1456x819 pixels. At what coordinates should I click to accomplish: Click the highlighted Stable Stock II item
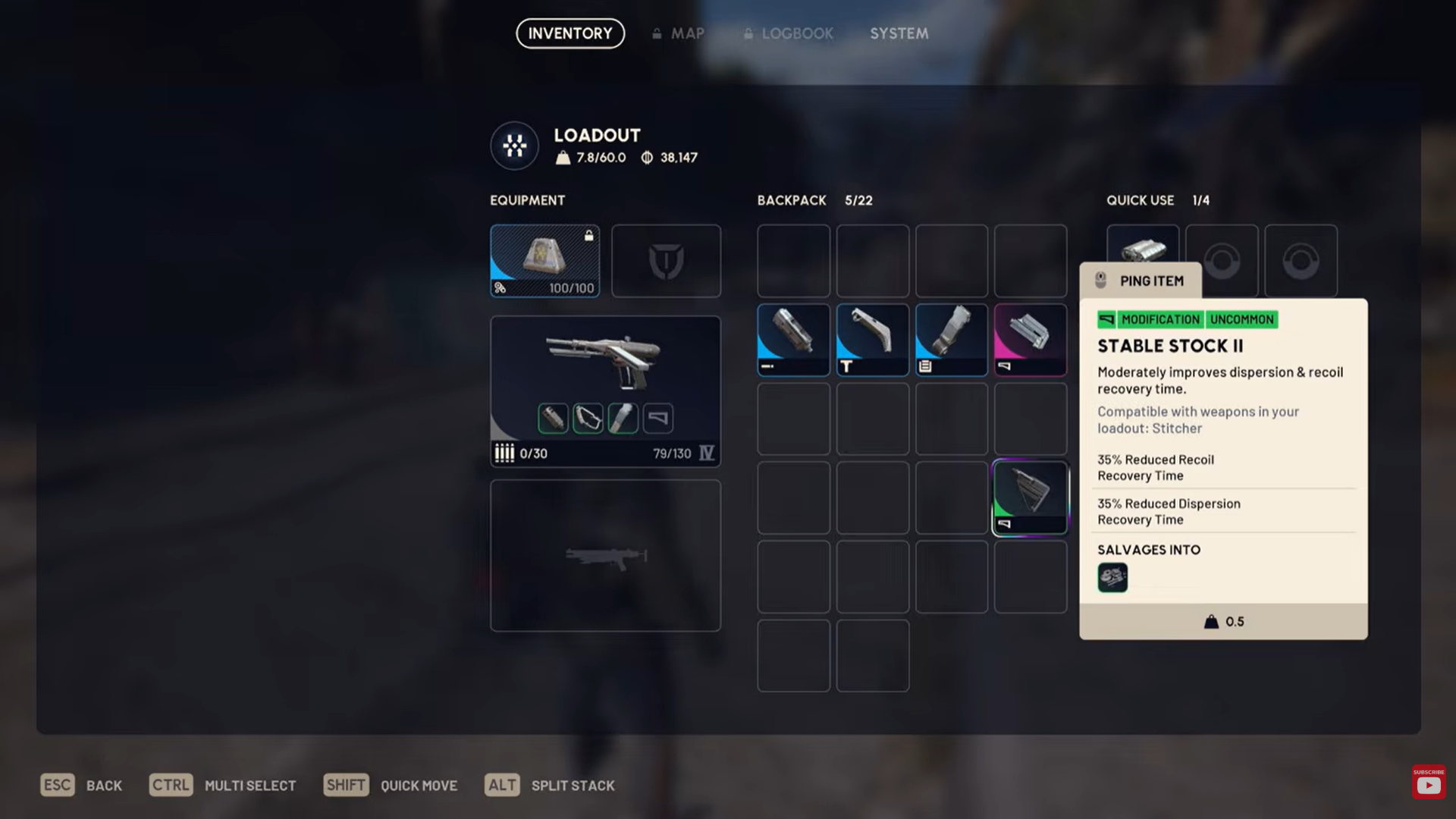[x=1030, y=497]
